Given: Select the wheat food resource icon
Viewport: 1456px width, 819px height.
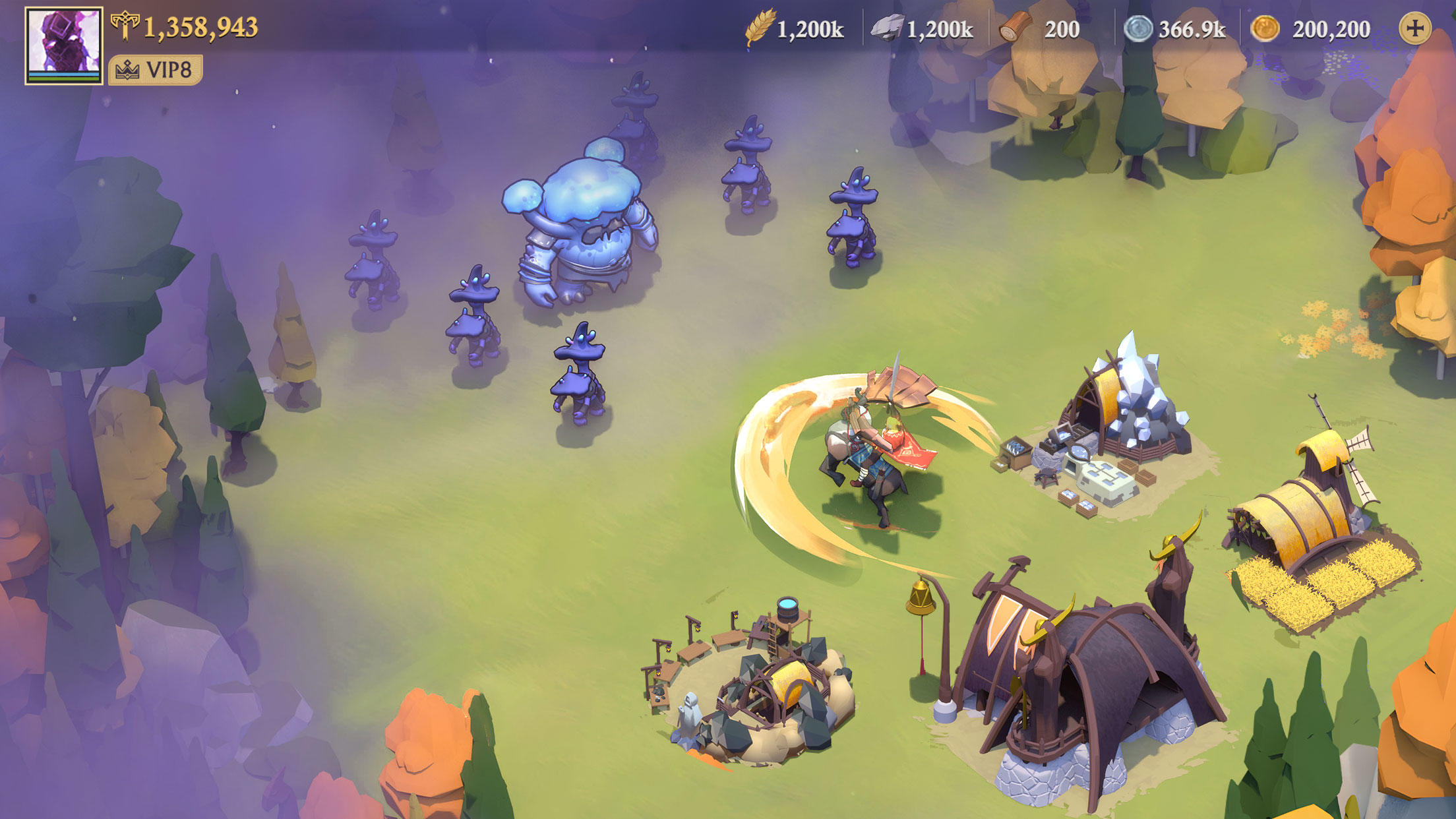Looking at the screenshot, I should click(x=759, y=29).
